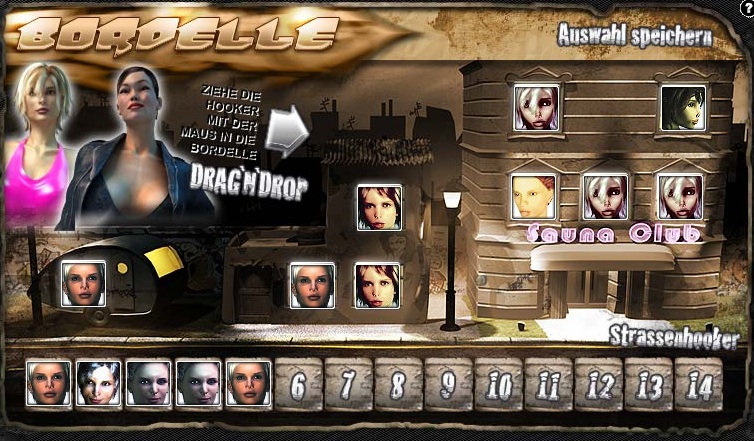This screenshot has height=441, width=754.
Task: Pick empty street slot number 9
Action: tap(449, 384)
